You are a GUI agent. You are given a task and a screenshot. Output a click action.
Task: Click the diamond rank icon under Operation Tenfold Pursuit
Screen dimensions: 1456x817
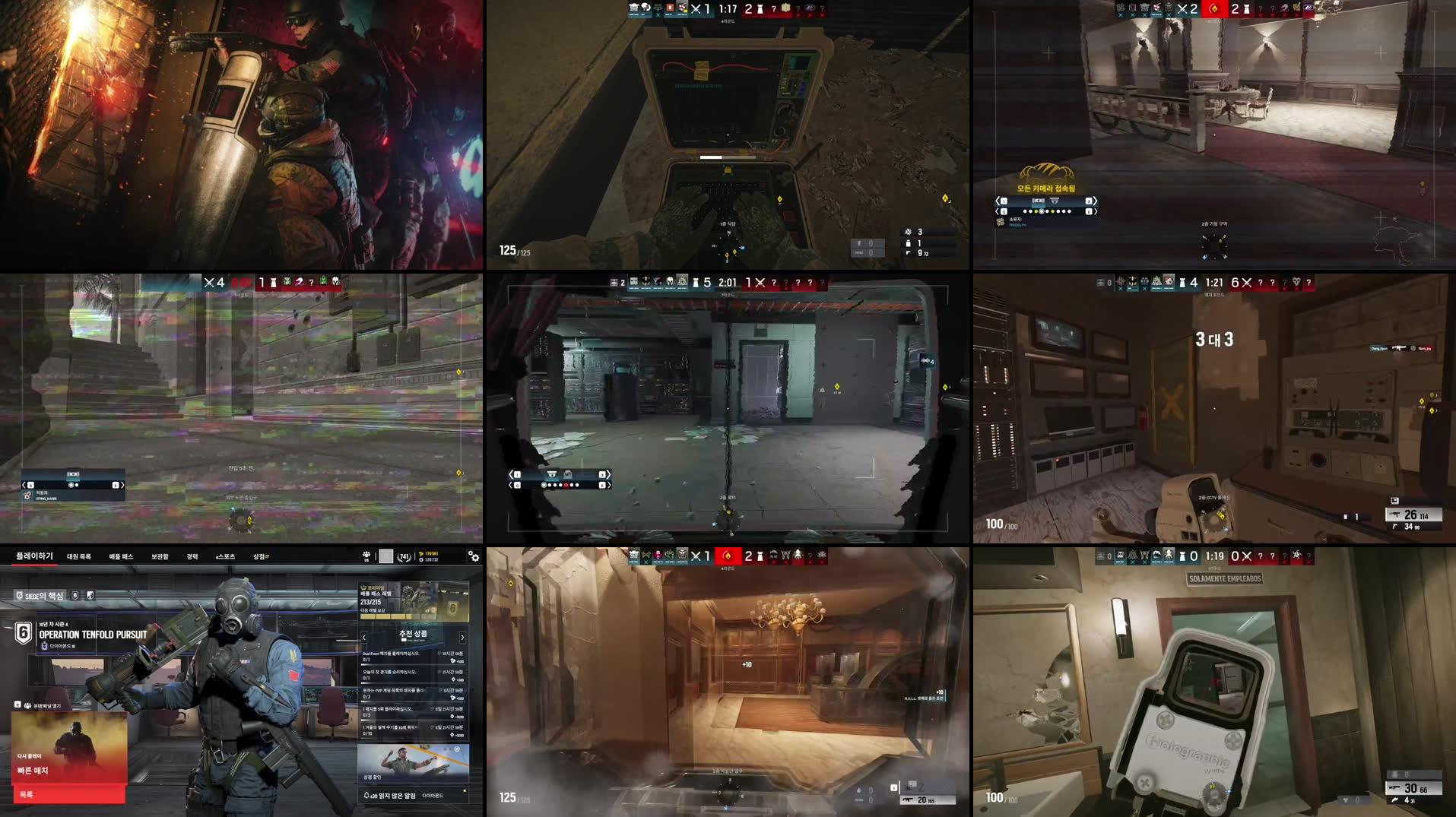(x=43, y=646)
